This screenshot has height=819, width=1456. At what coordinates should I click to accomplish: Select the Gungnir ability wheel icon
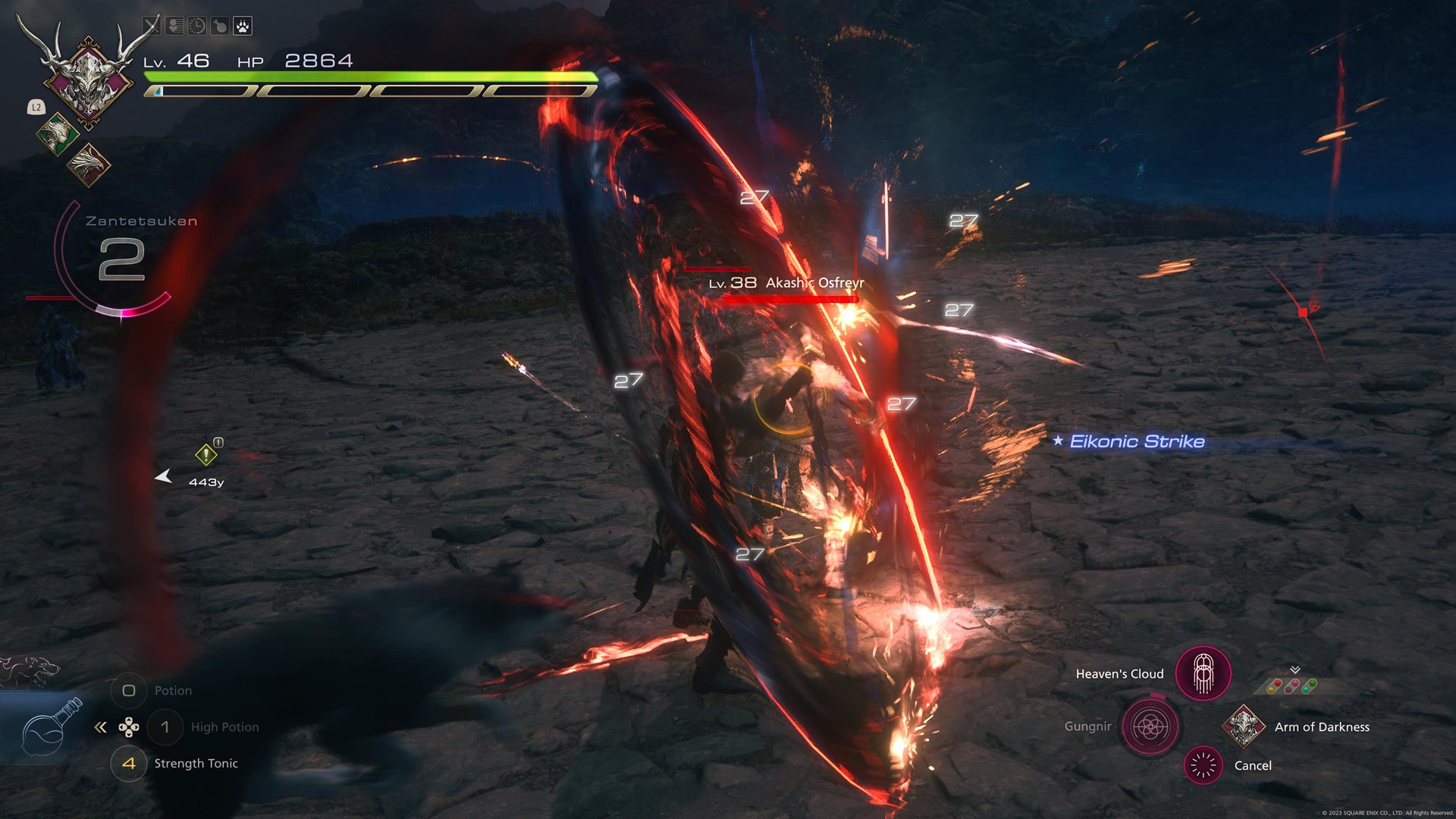coord(1149,726)
